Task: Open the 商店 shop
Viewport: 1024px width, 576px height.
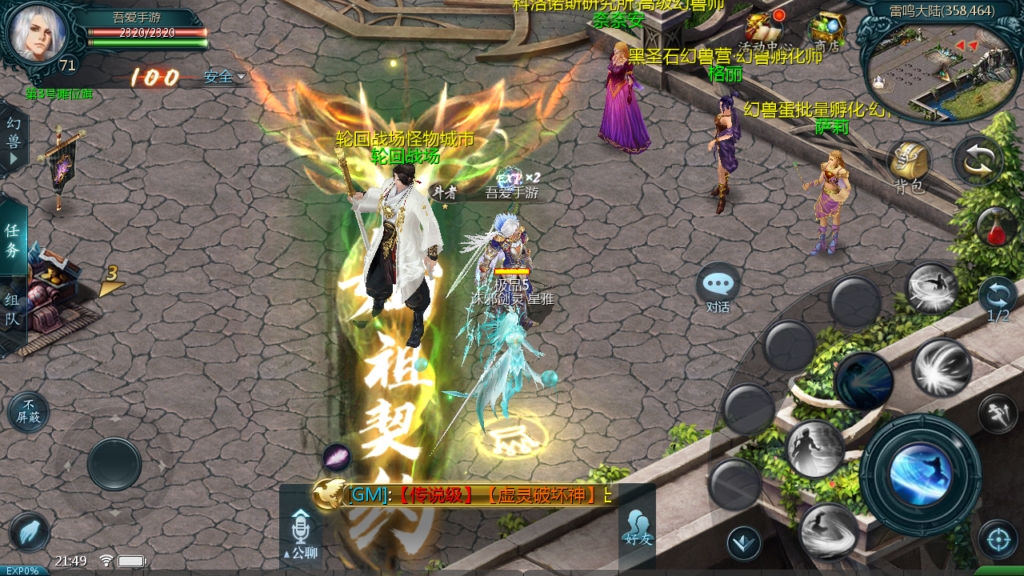Action: 826,29
